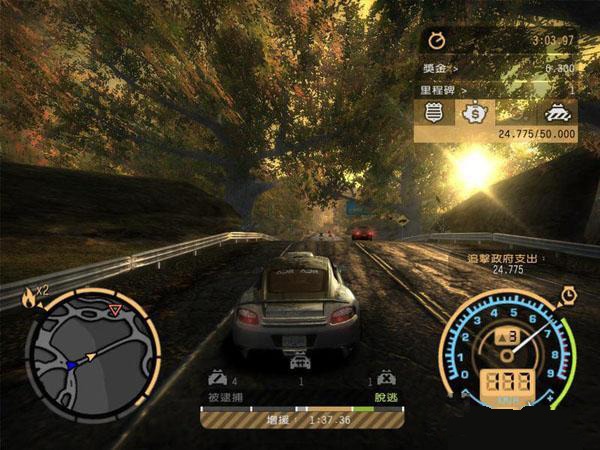Click the speedbreaker clock icon near tachometer

pos(568,294)
